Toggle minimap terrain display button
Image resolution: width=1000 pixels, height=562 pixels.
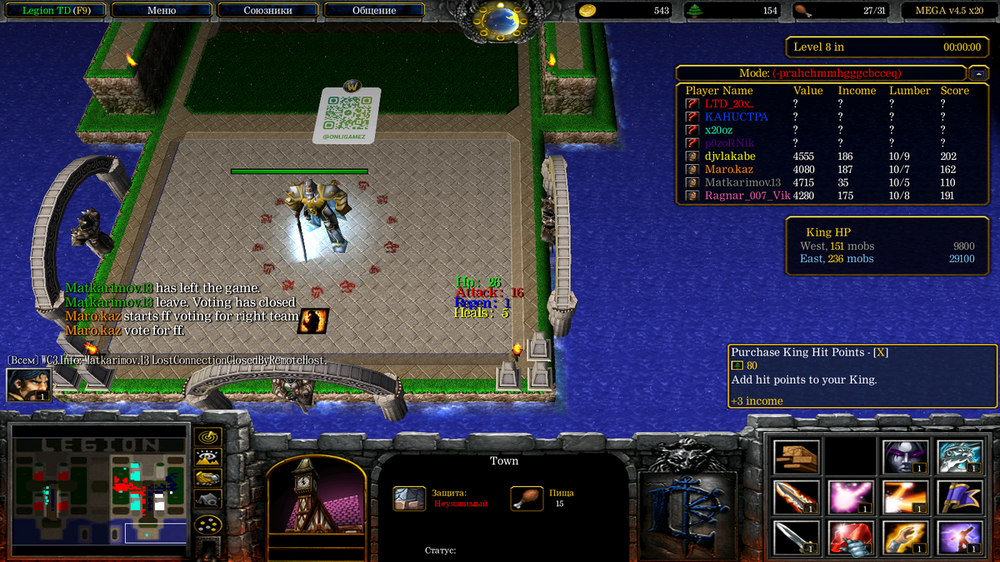208,458
